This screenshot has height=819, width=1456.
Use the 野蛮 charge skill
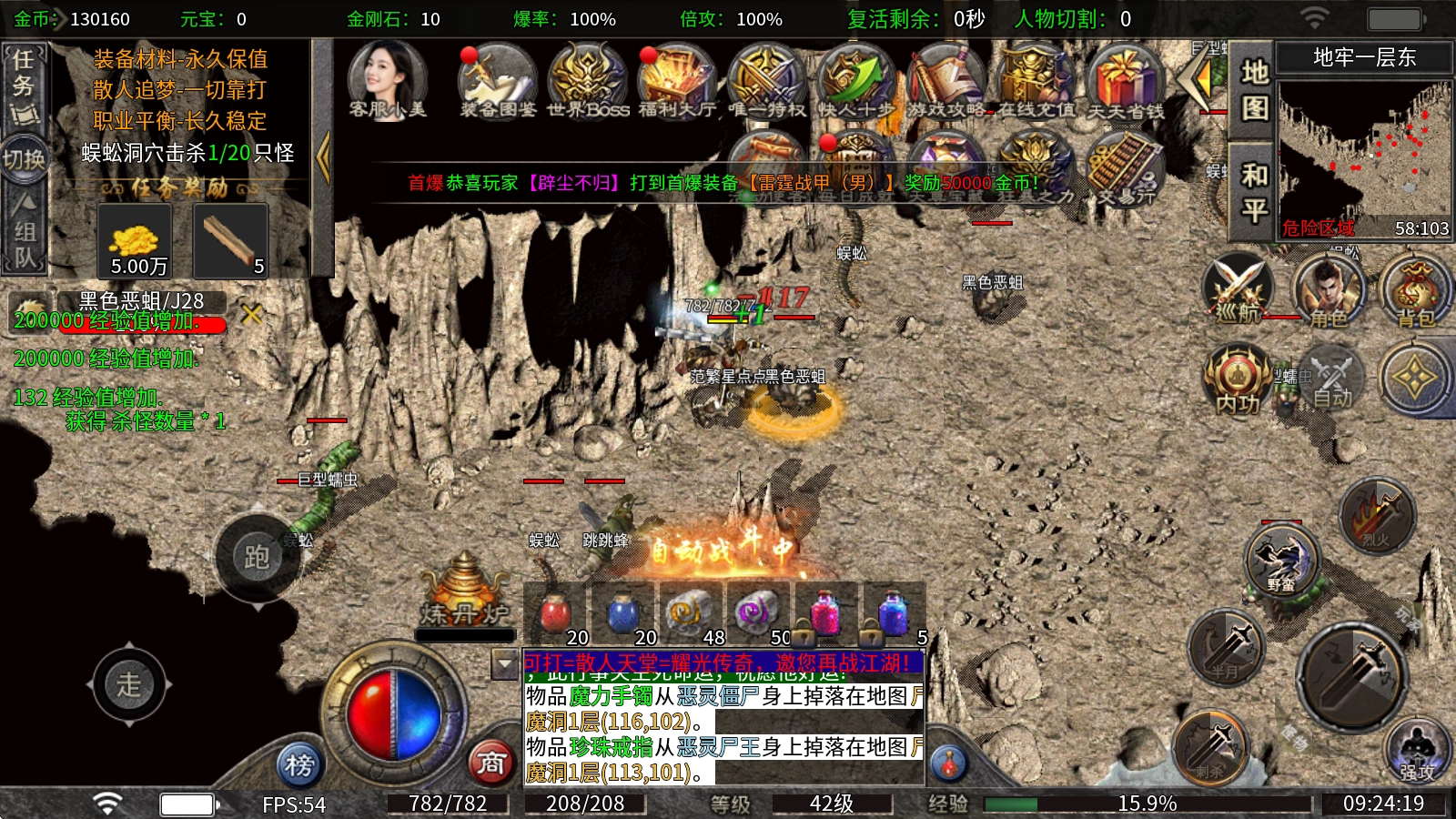pyautogui.click(x=1280, y=557)
